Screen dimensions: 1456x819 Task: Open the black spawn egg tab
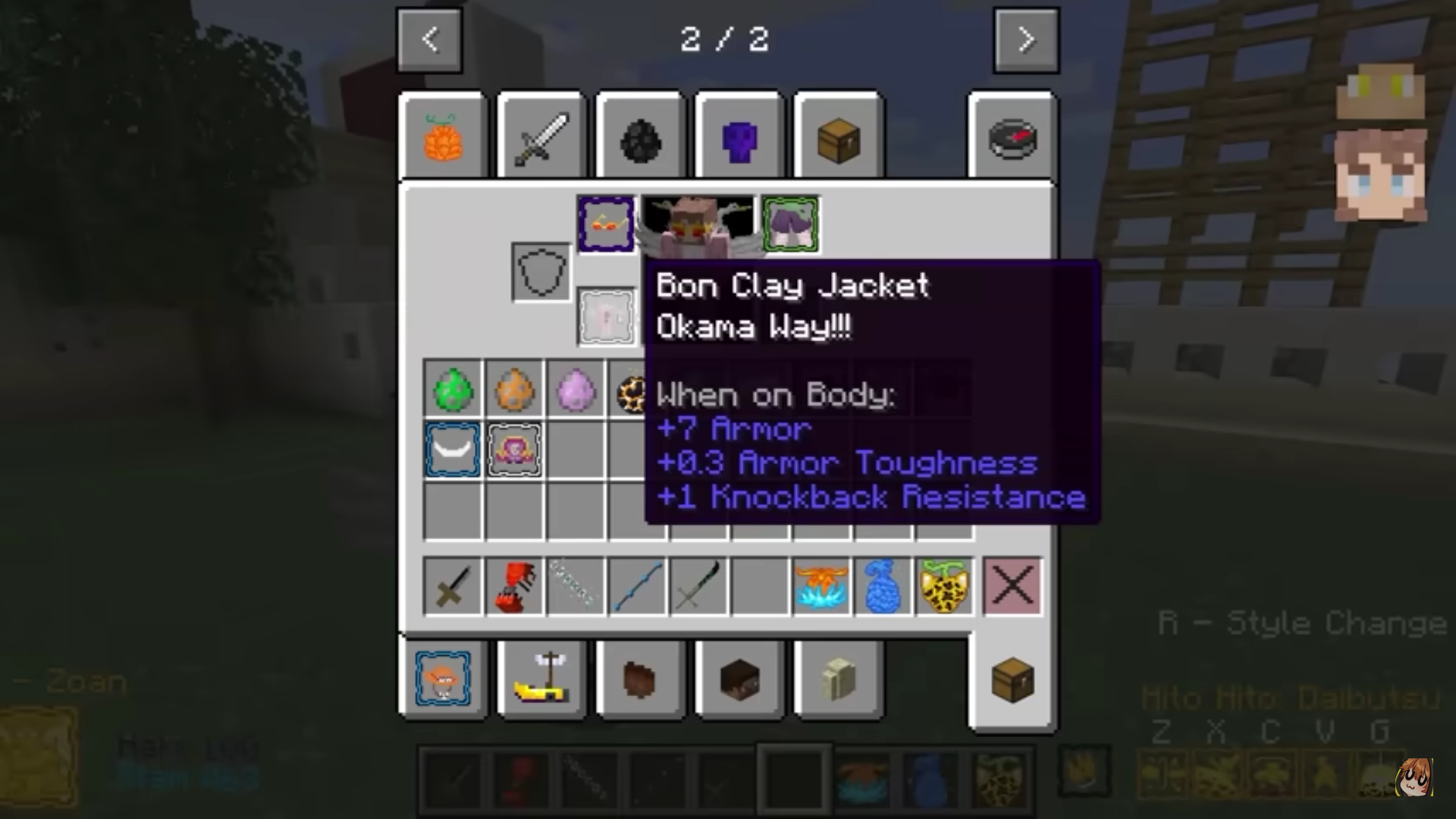[x=640, y=140]
